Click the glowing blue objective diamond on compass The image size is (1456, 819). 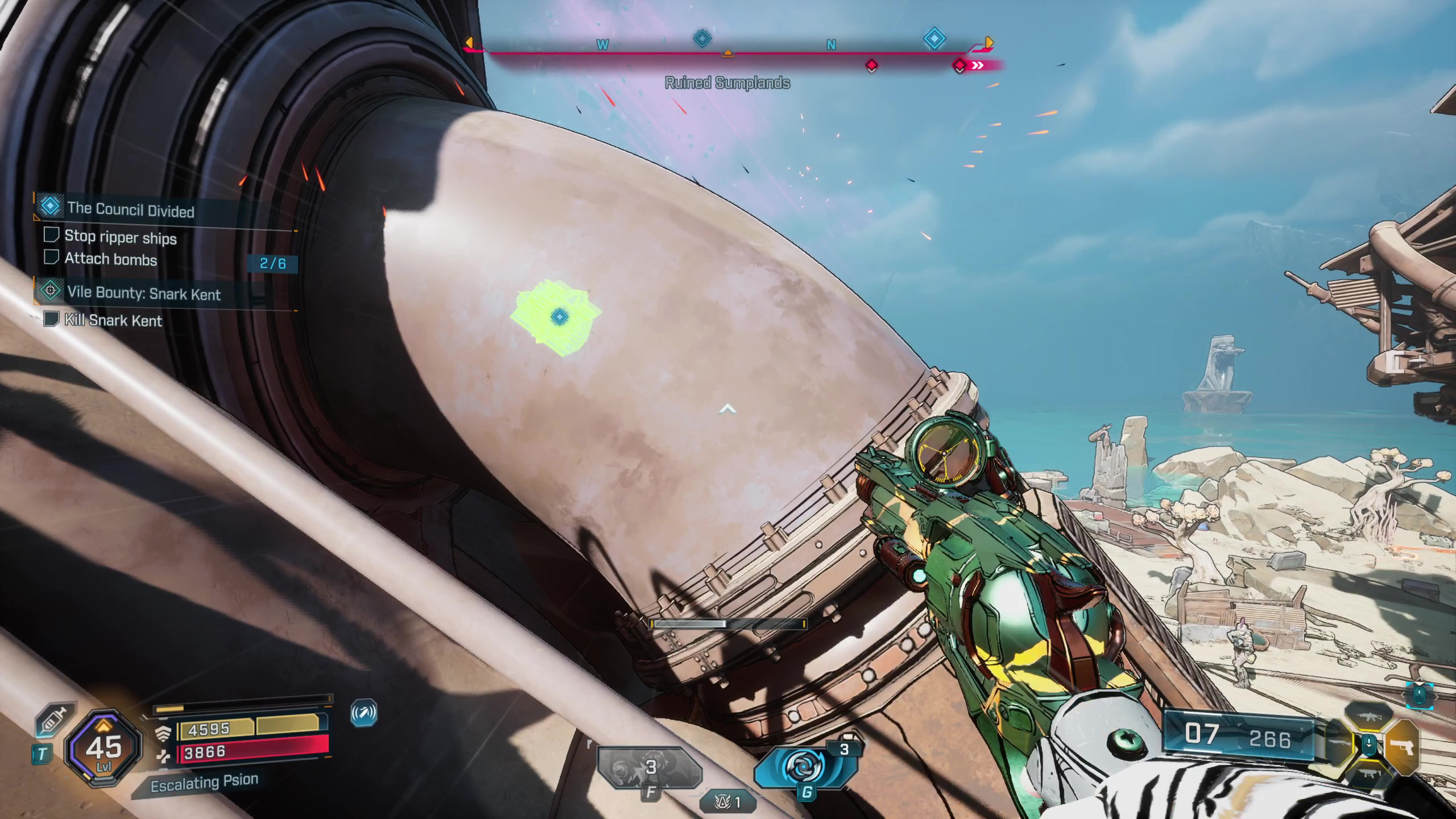[934, 39]
